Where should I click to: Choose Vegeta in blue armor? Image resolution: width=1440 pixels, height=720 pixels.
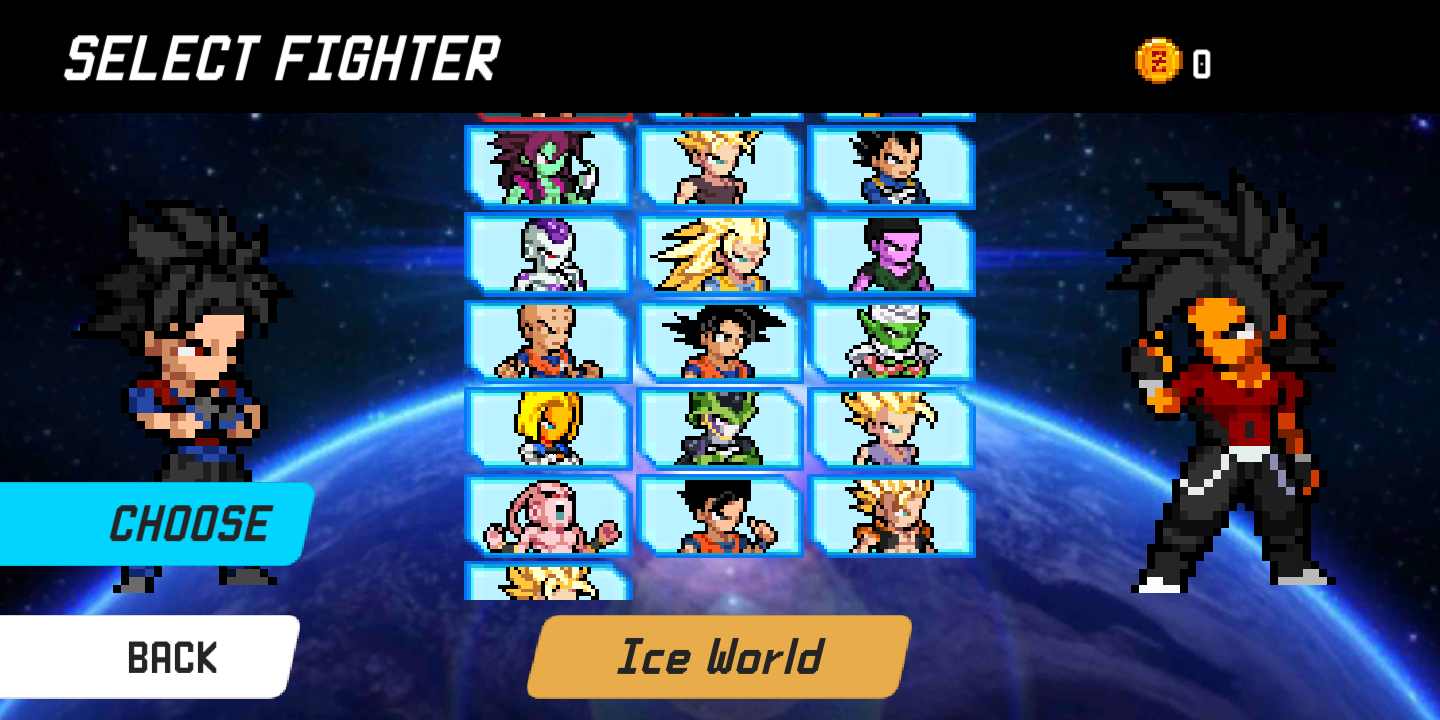point(892,167)
